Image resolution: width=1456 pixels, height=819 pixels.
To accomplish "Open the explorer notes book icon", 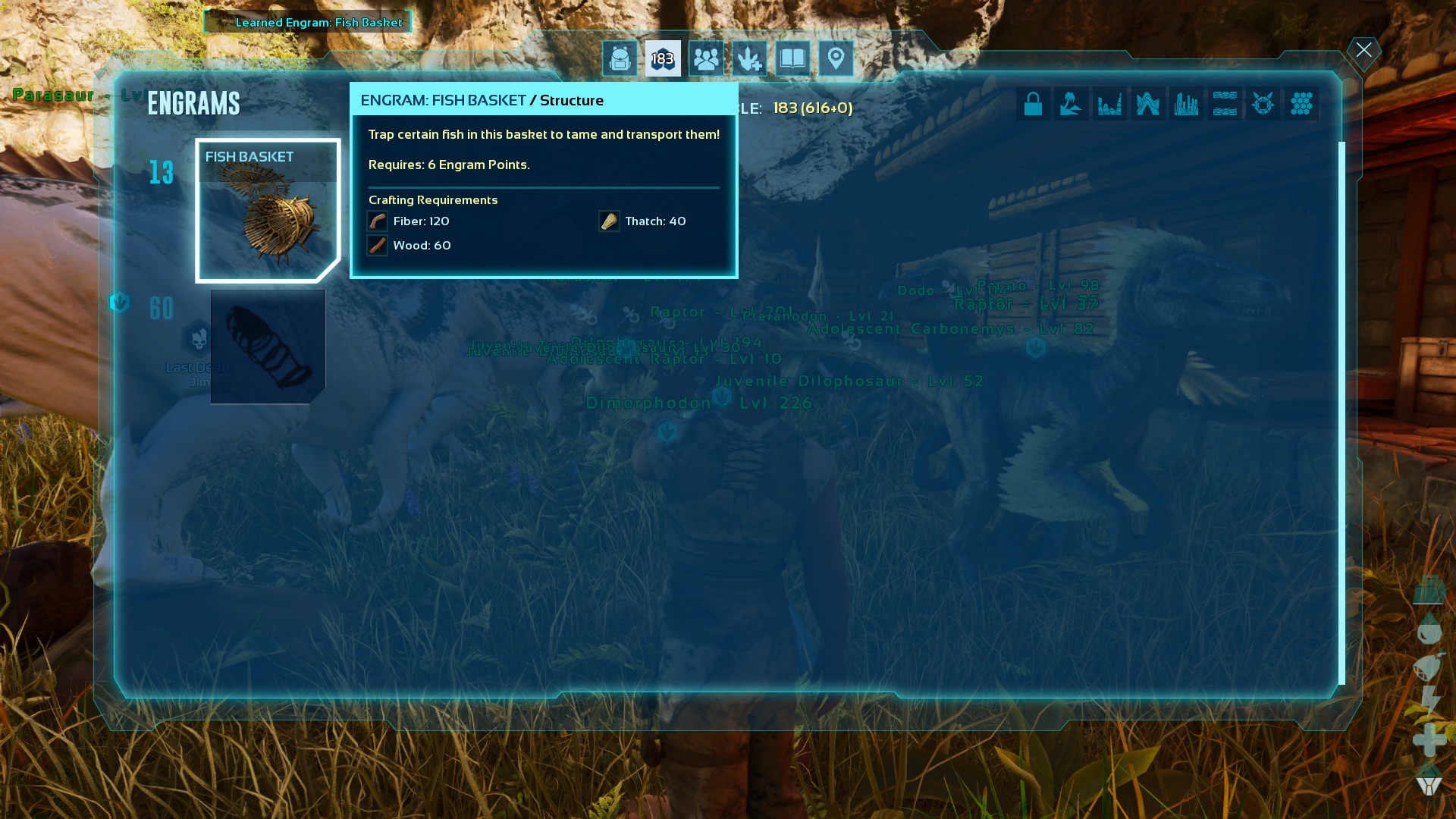I will pyautogui.click(x=792, y=58).
